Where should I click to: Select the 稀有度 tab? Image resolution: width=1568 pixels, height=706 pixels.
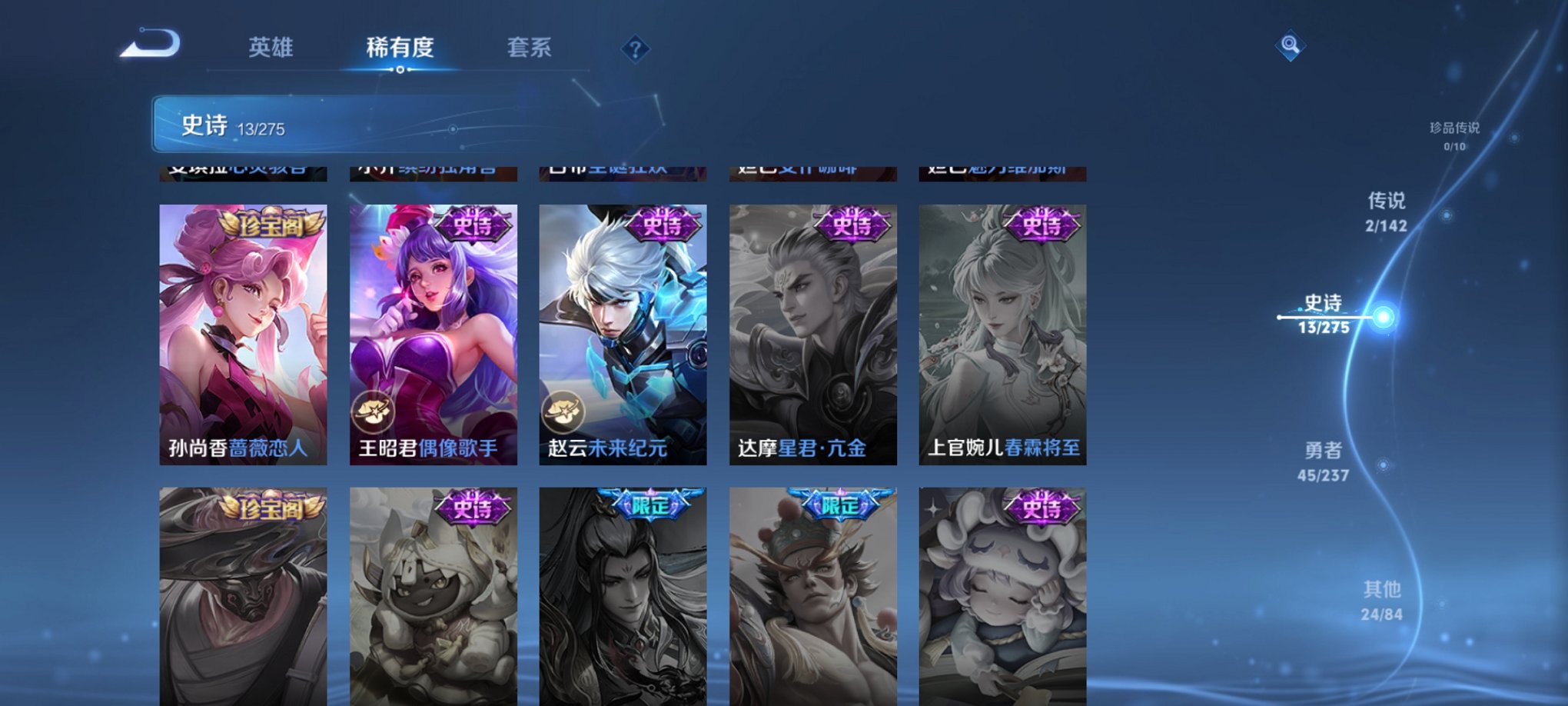click(x=400, y=48)
